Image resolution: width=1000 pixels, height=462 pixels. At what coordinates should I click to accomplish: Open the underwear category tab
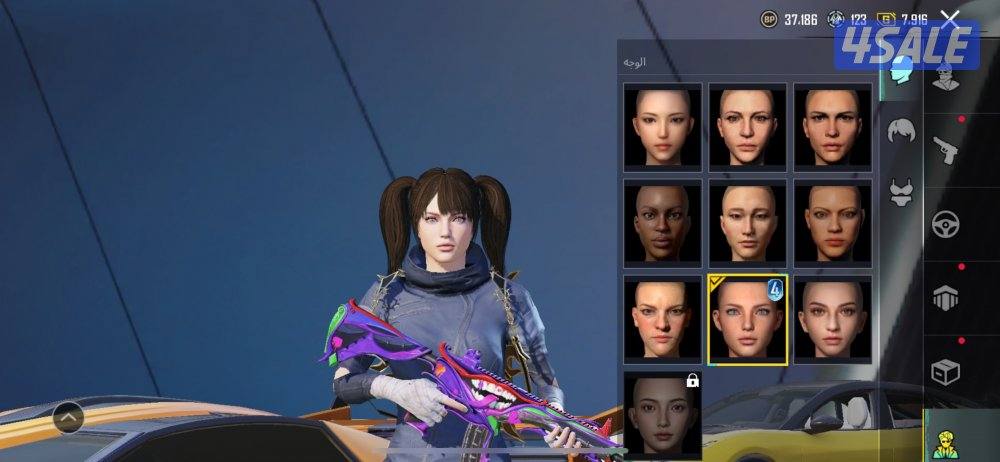(x=902, y=190)
